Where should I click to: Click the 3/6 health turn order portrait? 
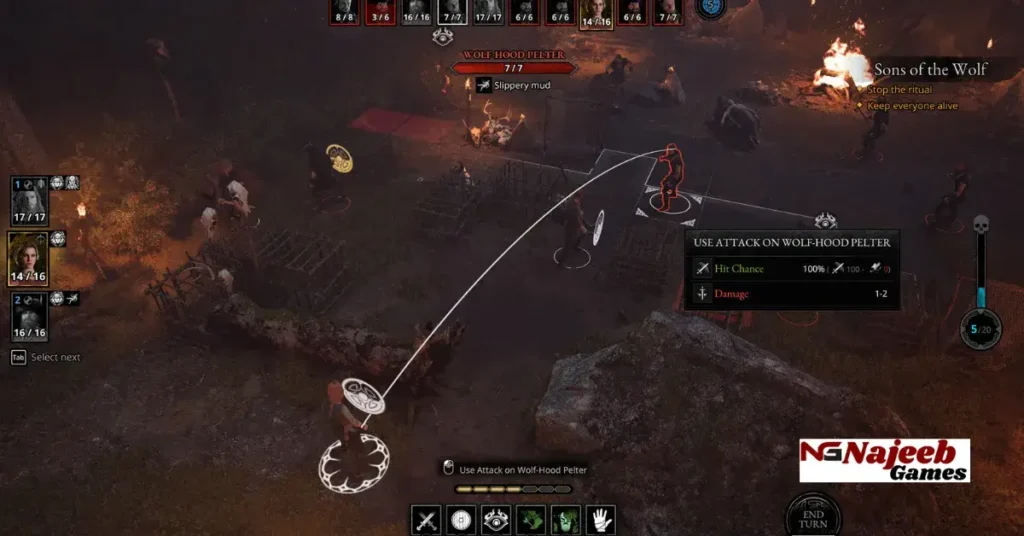coord(380,12)
